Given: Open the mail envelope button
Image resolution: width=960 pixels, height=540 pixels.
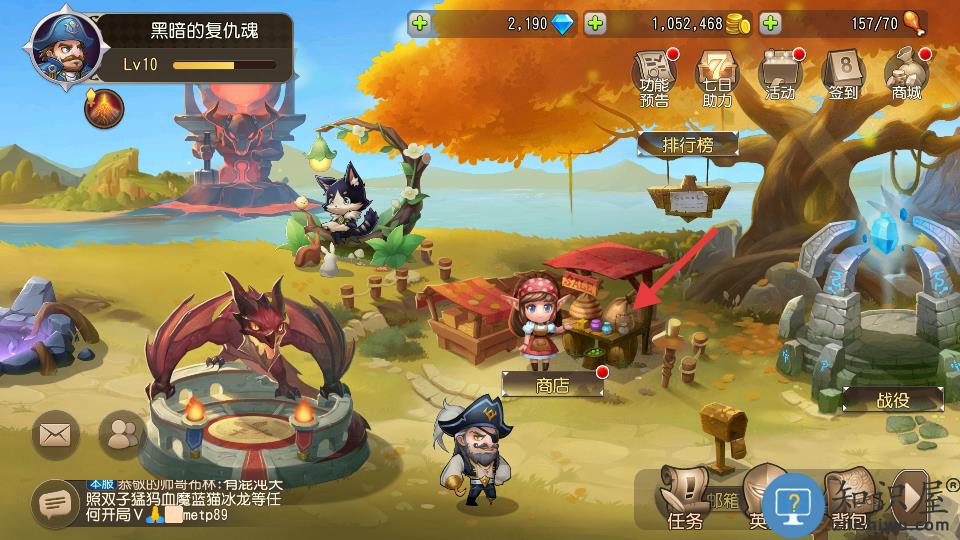Looking at the screenshot, I should 56,433.
